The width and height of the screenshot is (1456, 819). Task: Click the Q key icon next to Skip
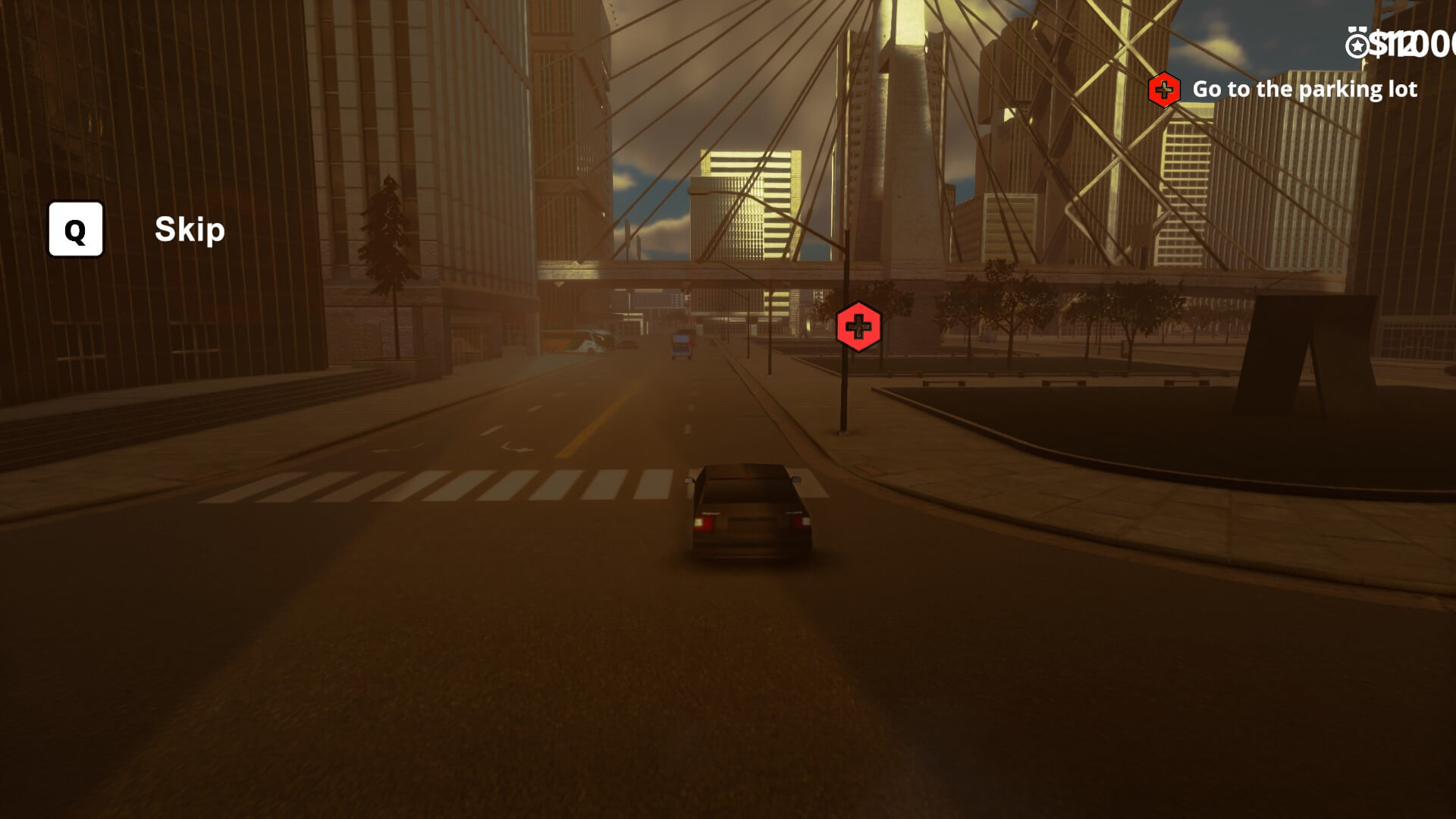pos(75,230)
